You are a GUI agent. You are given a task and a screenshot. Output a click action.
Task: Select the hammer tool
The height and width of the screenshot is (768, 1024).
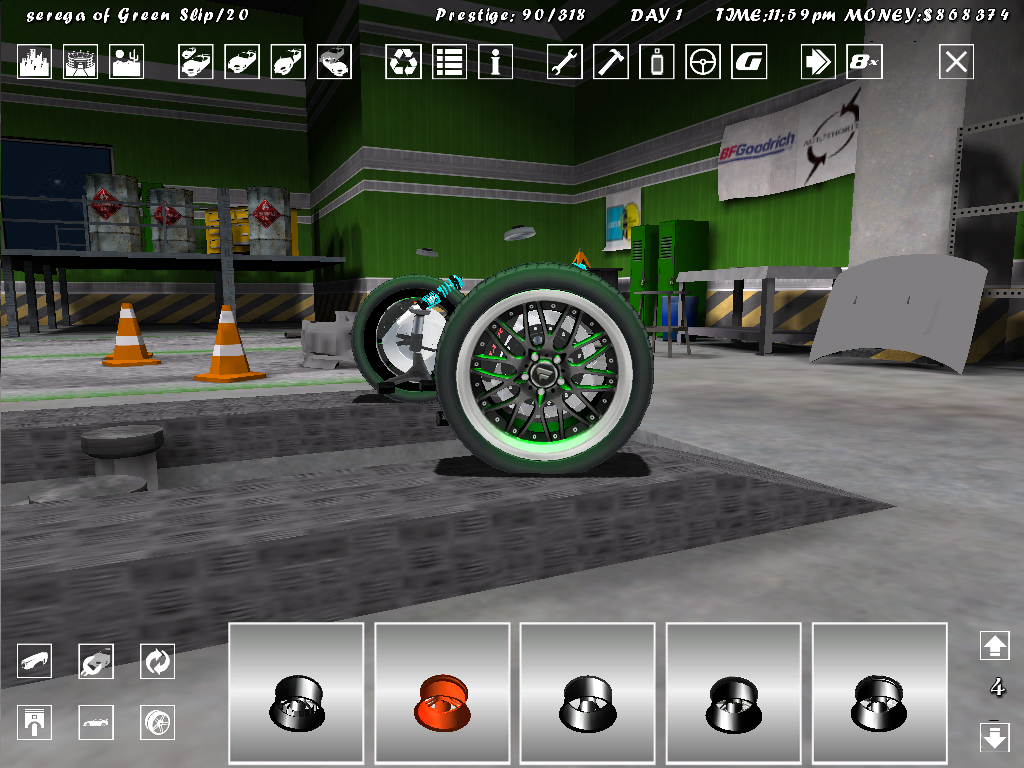[x=611, y=62]
